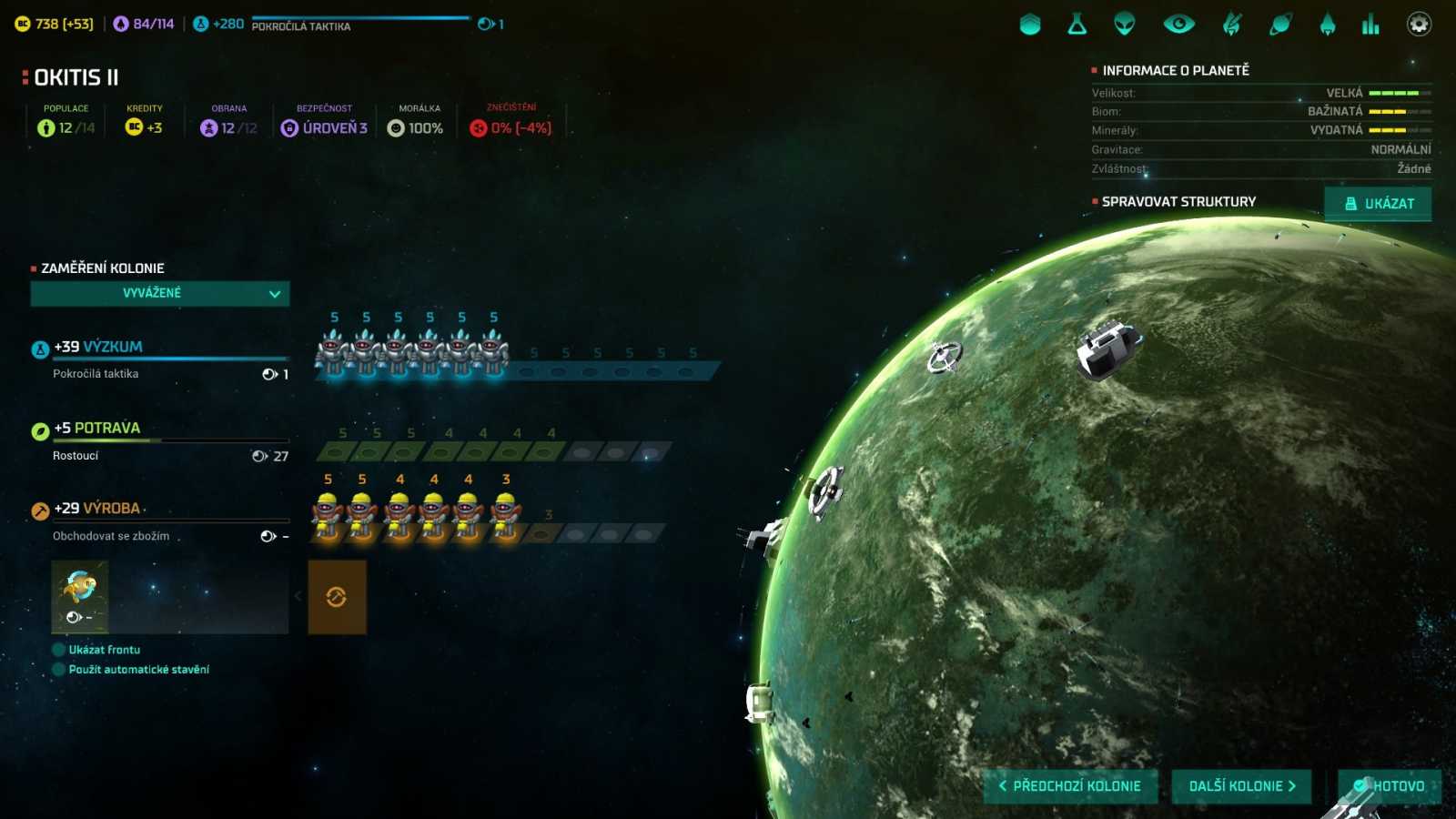Switch to Další kolonie
The width and height of the screenshot is (1456, 819).
tap(1241, 786)
